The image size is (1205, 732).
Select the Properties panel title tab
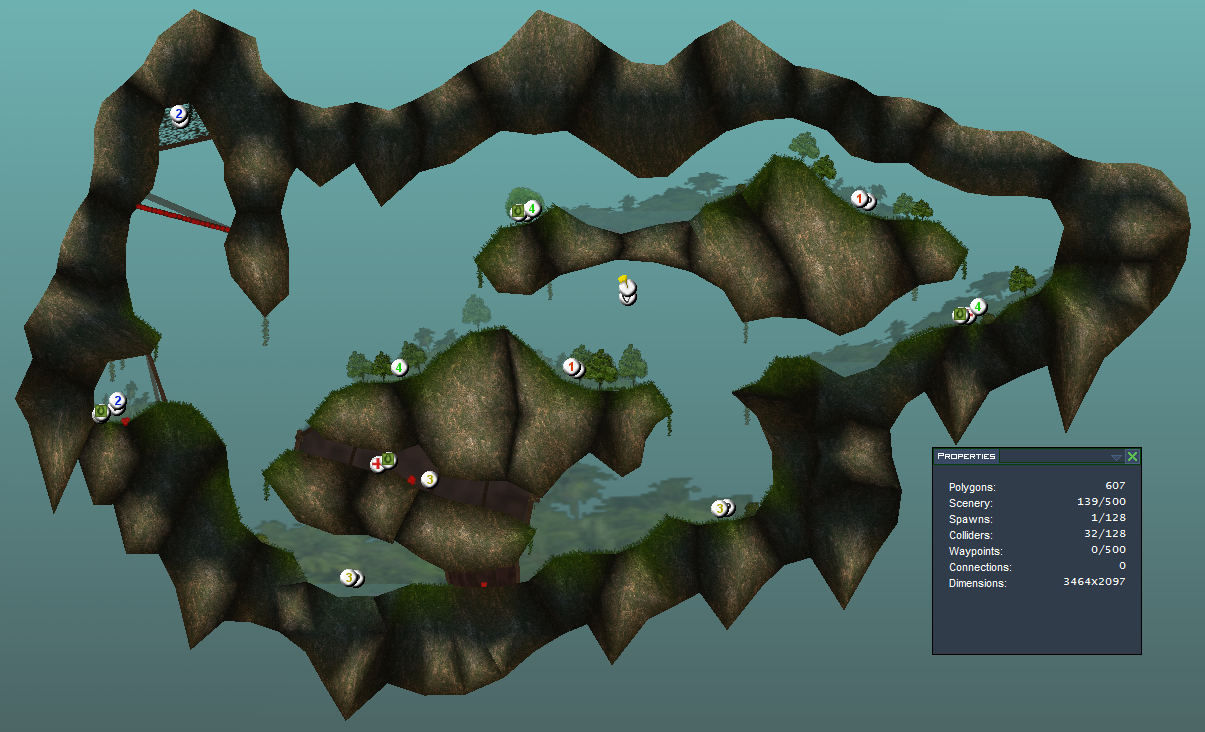point(966,456)
